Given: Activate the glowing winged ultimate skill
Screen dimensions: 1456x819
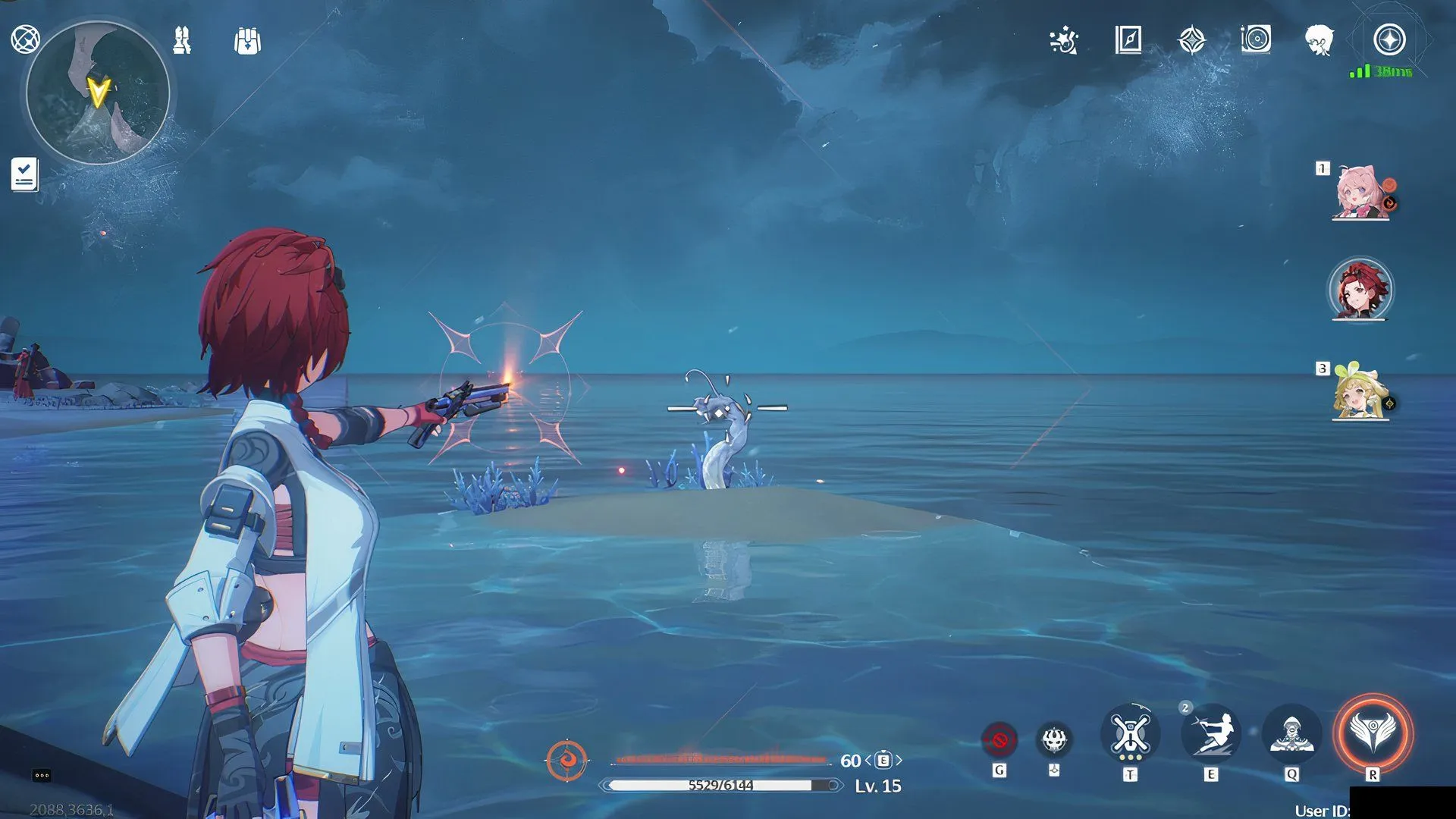Looking at the screenshot, I should 1373,733.
